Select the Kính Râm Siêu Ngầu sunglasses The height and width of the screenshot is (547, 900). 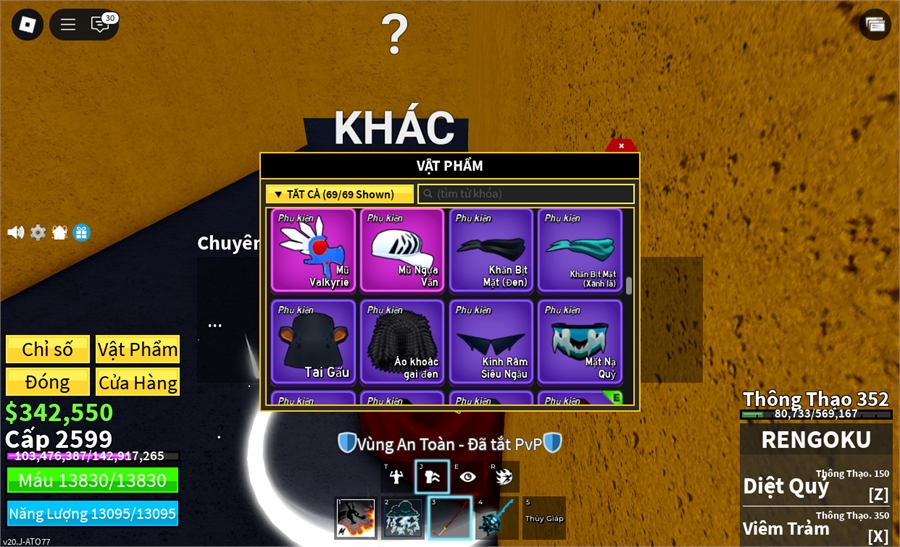[490, 342]
